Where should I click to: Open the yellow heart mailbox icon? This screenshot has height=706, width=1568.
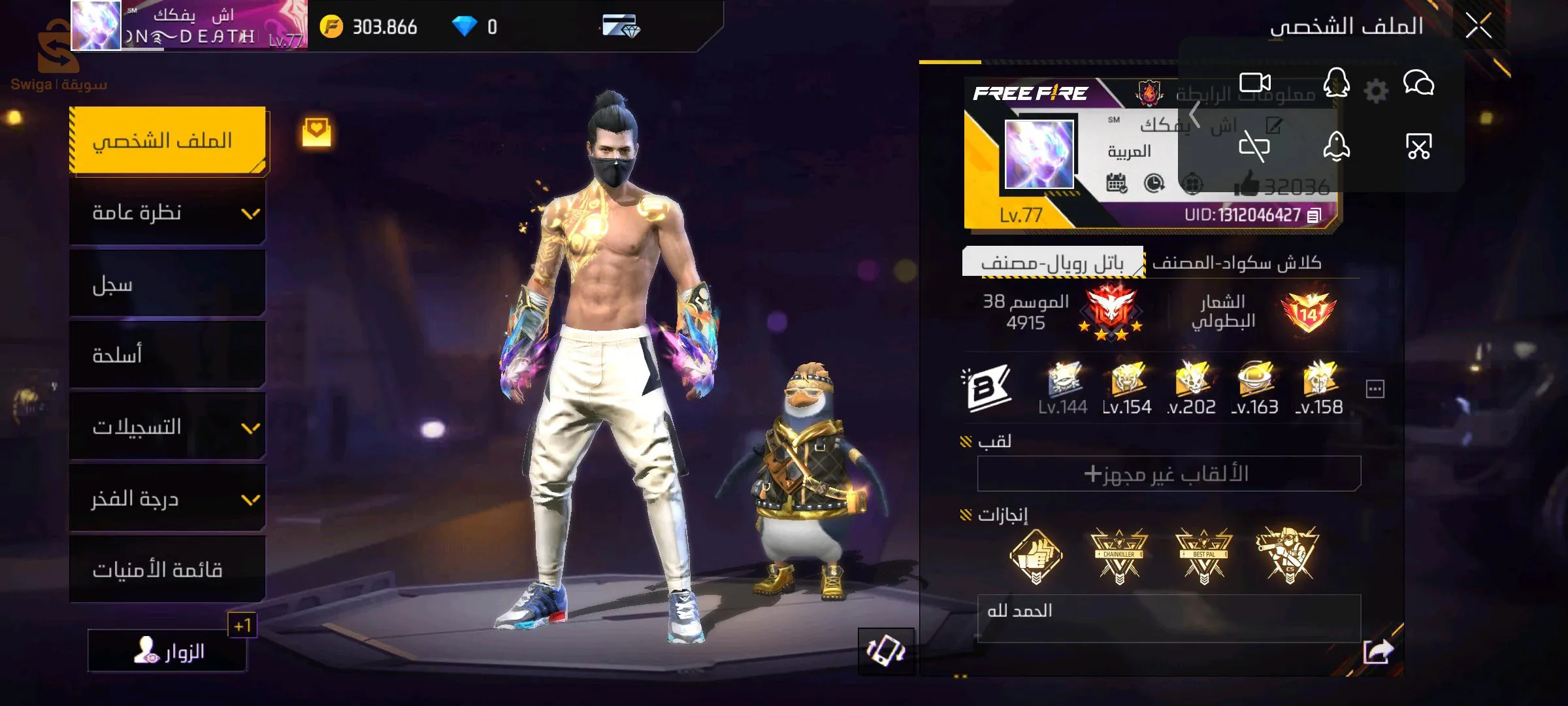coord(316,131)
